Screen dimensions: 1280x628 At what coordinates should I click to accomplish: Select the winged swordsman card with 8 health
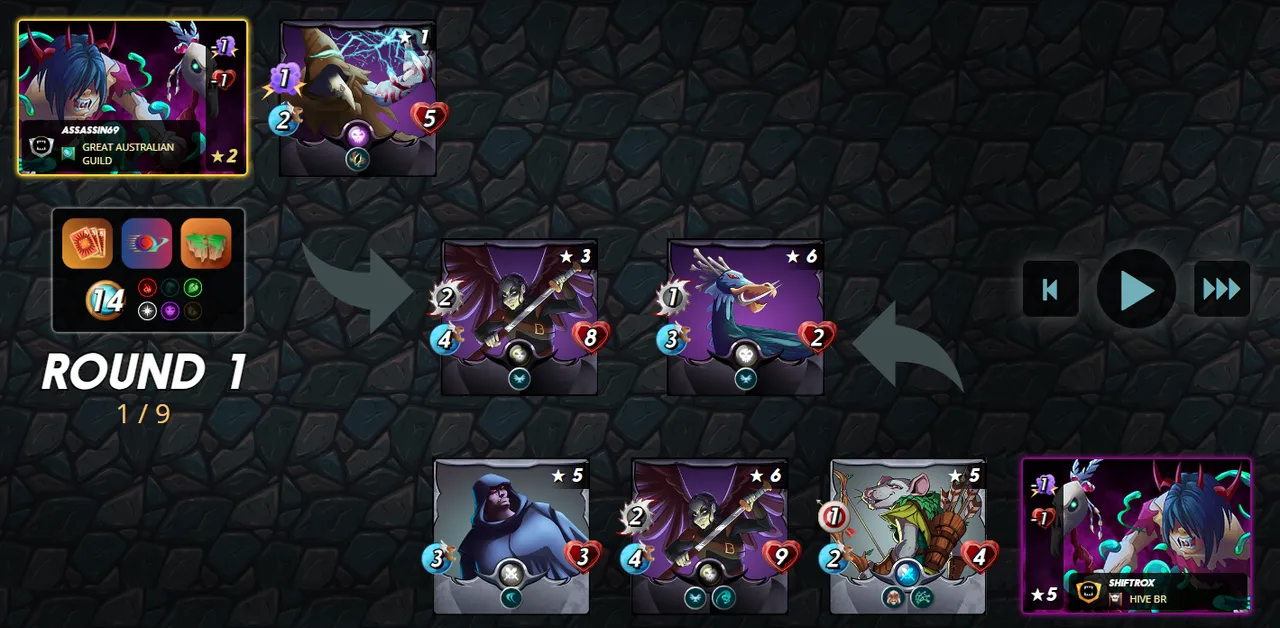coord(519,316)
